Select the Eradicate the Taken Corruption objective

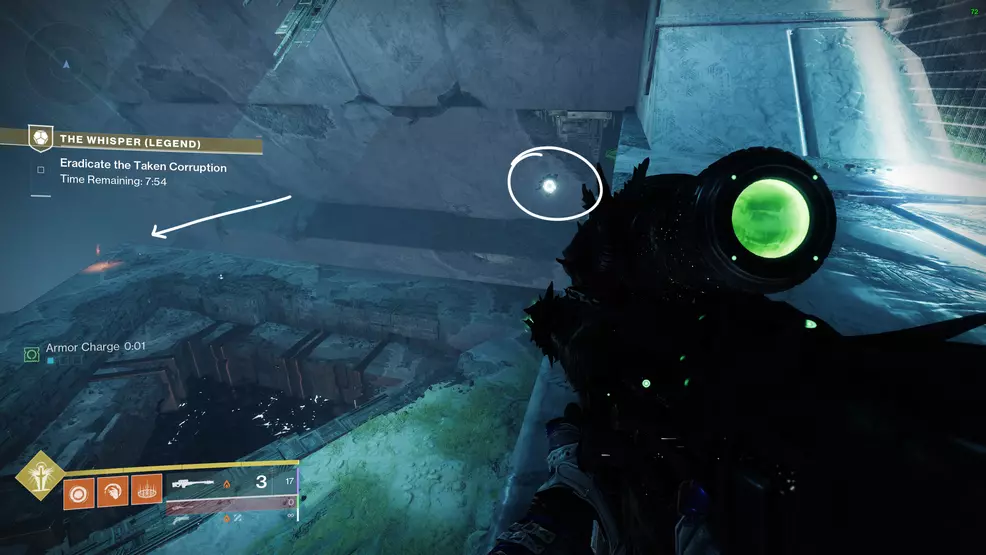pos(142,167)
